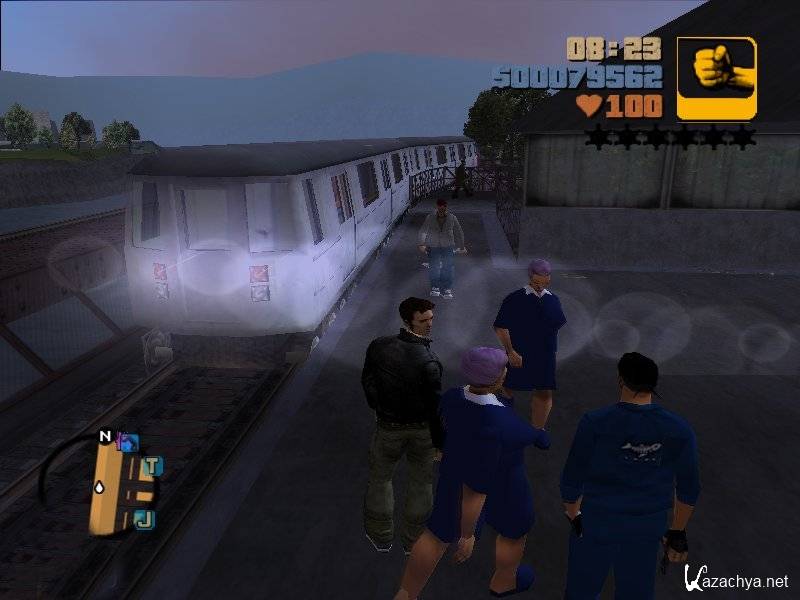Screen dimensions: 800x600
Task: Select the fist weapon icon
Action: 716,78
